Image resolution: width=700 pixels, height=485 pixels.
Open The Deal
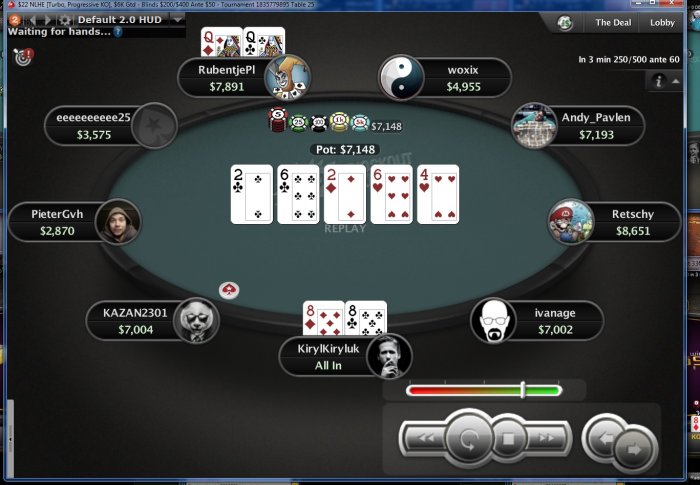(612, 22)
